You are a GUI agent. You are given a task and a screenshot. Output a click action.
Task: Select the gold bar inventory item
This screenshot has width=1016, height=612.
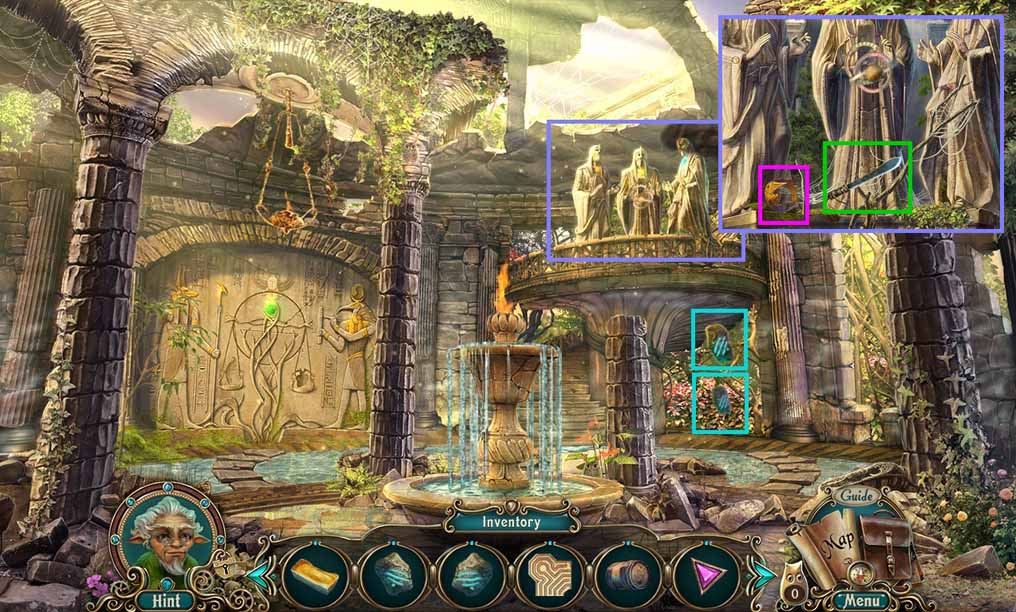click(316, 577)
